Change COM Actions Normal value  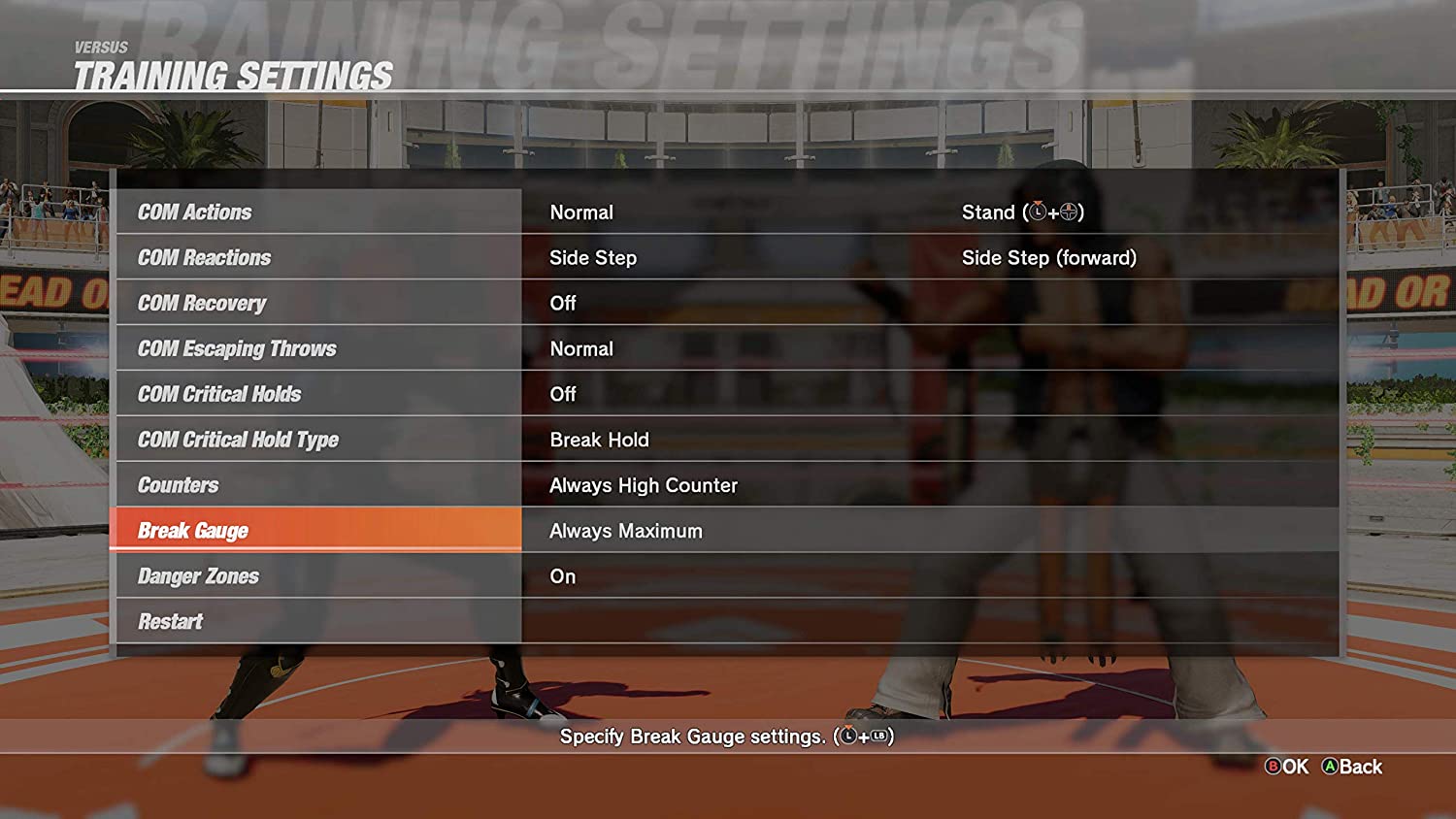coord(581,212)
